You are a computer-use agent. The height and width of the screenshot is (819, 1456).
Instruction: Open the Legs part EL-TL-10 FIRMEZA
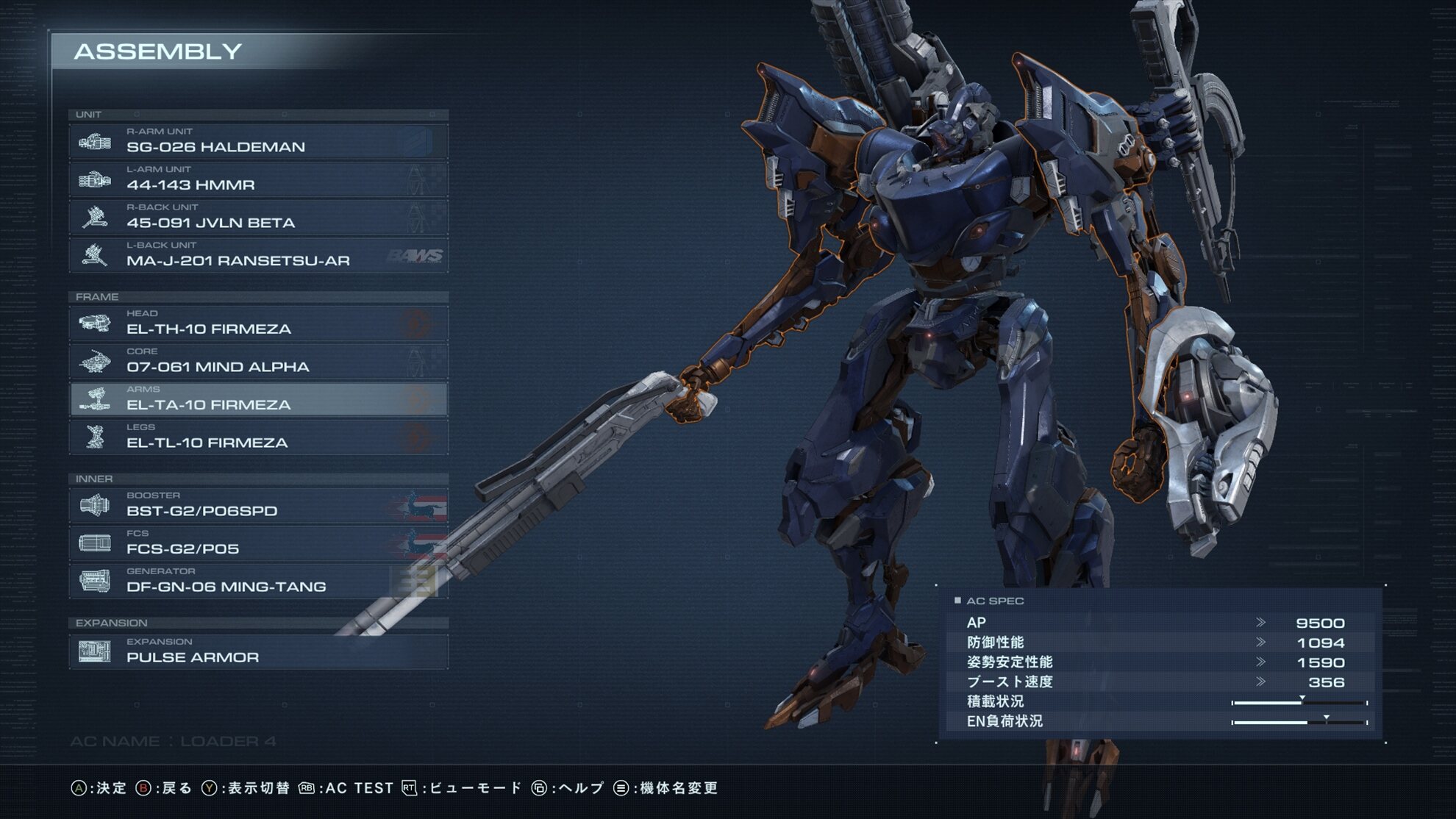point(258,437)
